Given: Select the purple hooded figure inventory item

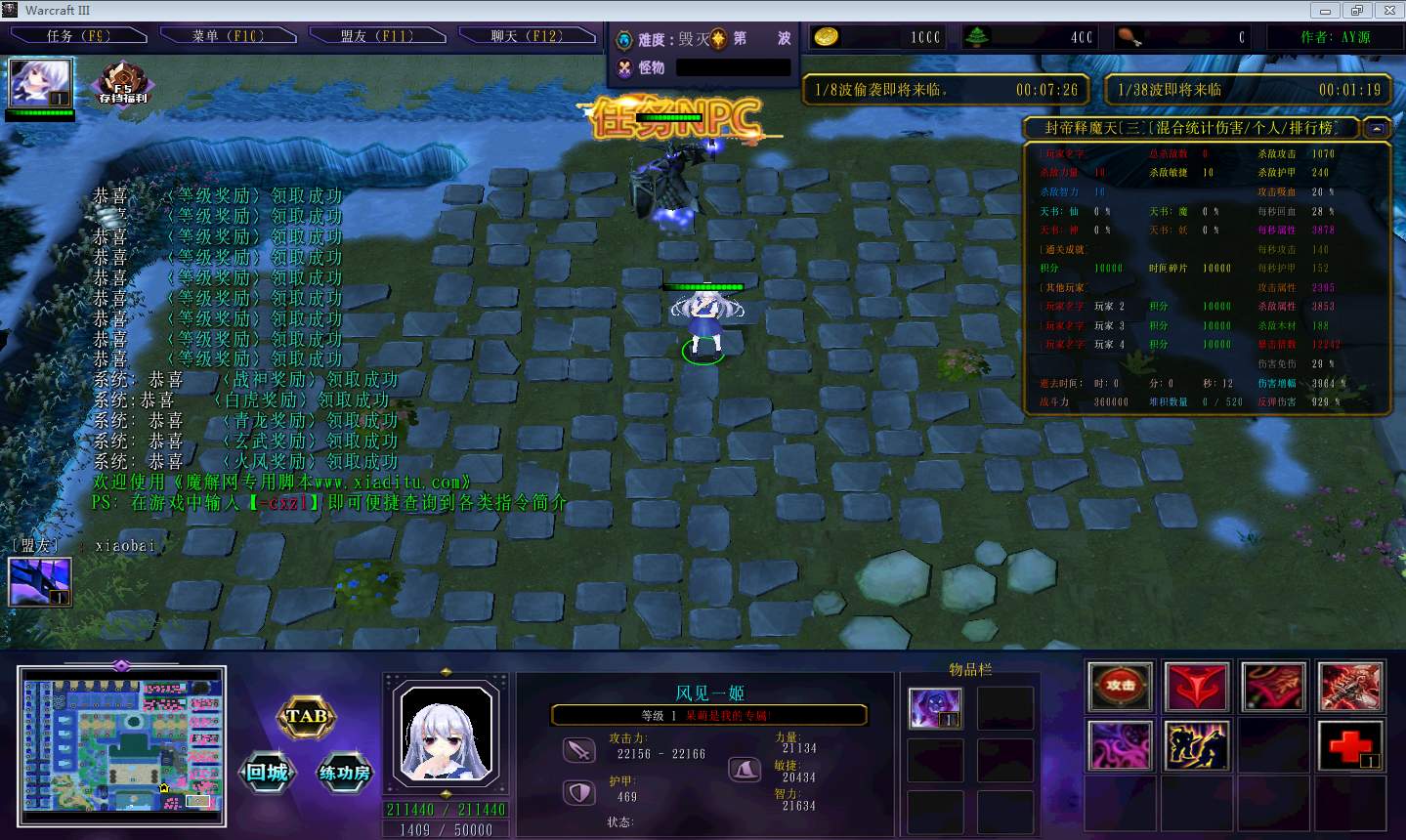Looking at the screenshot, I should tap(935, 708).
